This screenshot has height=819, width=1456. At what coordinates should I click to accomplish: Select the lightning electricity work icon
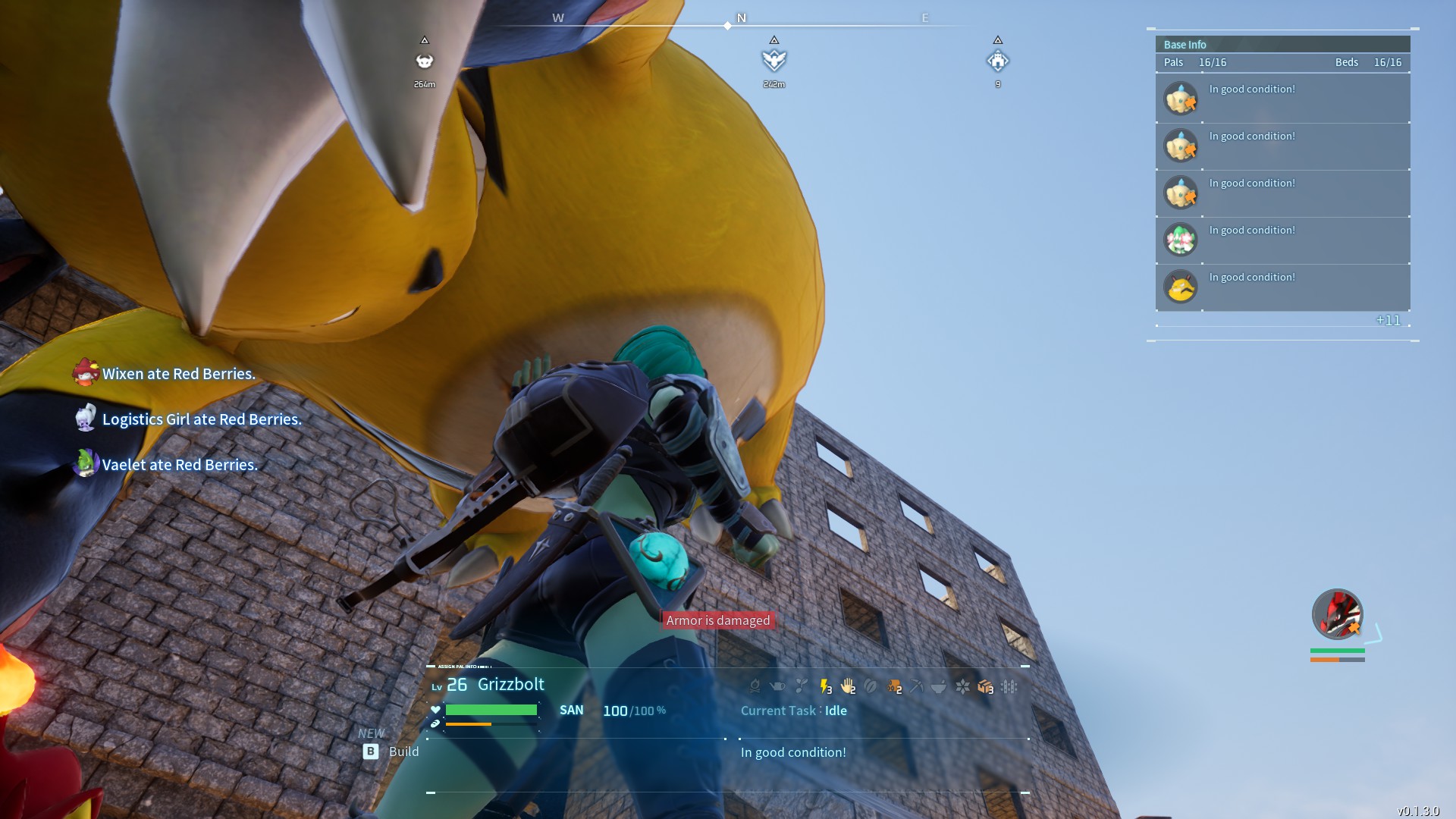click(825, 686)
